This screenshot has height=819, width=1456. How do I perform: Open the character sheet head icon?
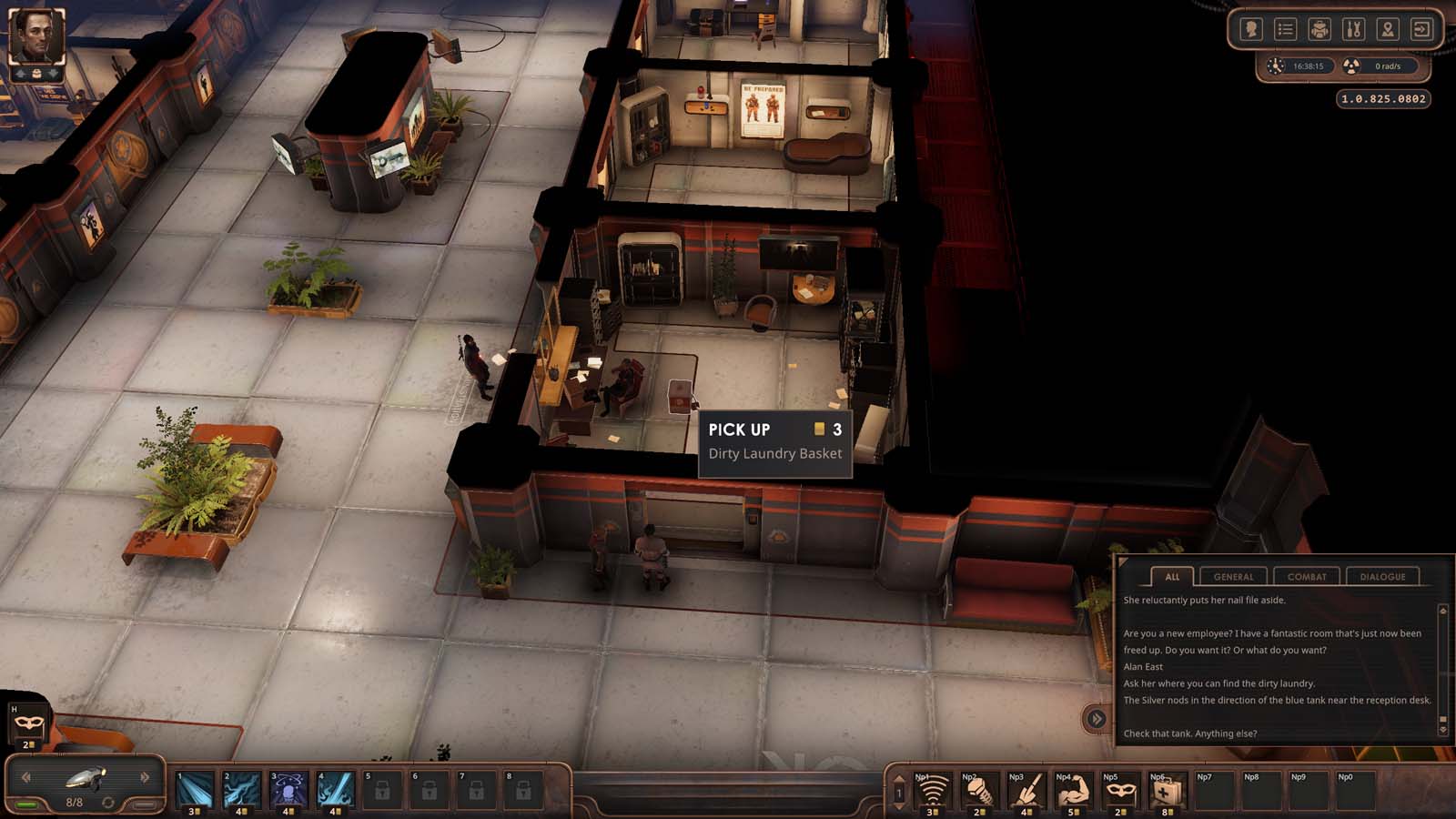(1251, 30)
